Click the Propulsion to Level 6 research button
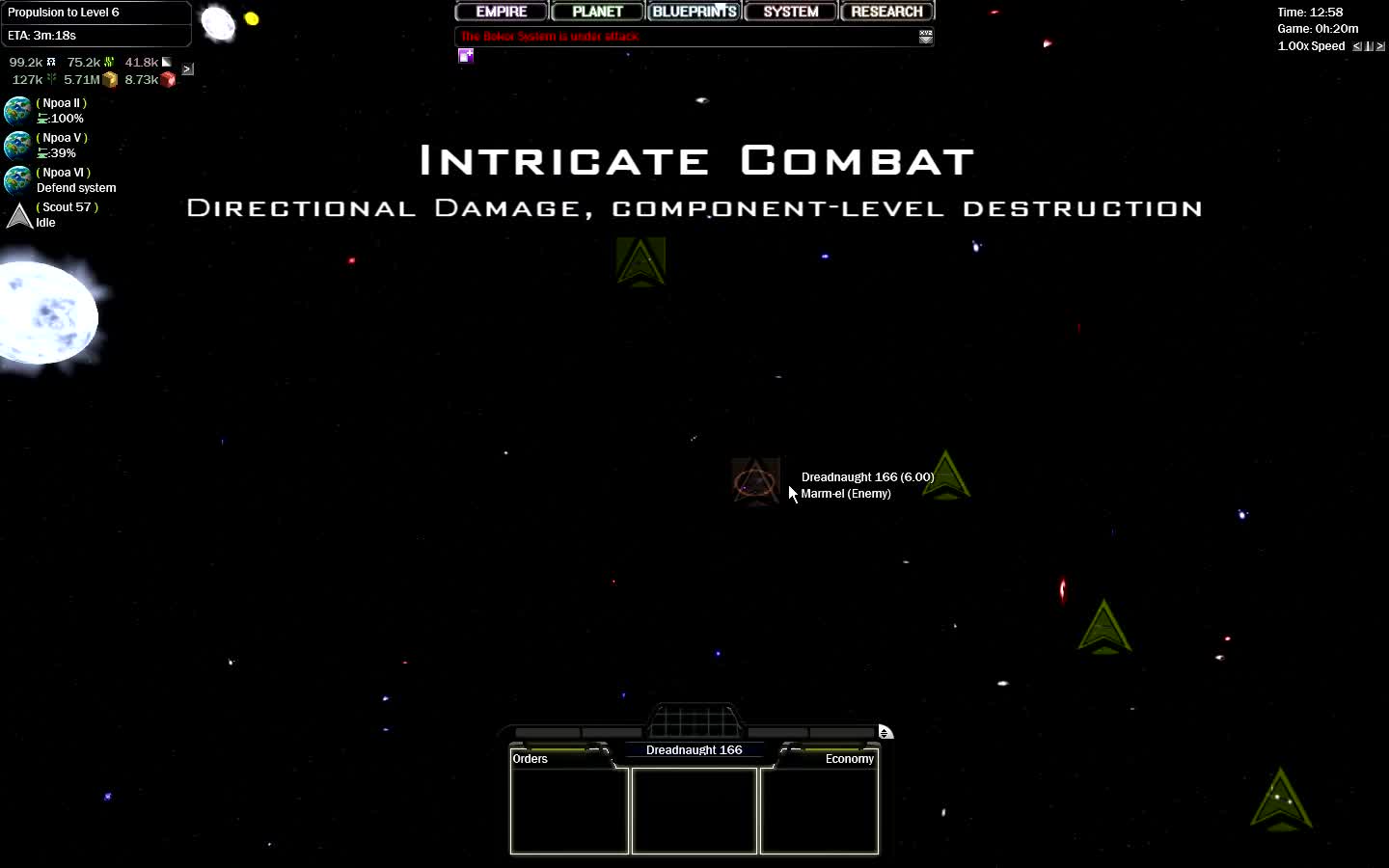1389x868 pixels. pos(95,12)
